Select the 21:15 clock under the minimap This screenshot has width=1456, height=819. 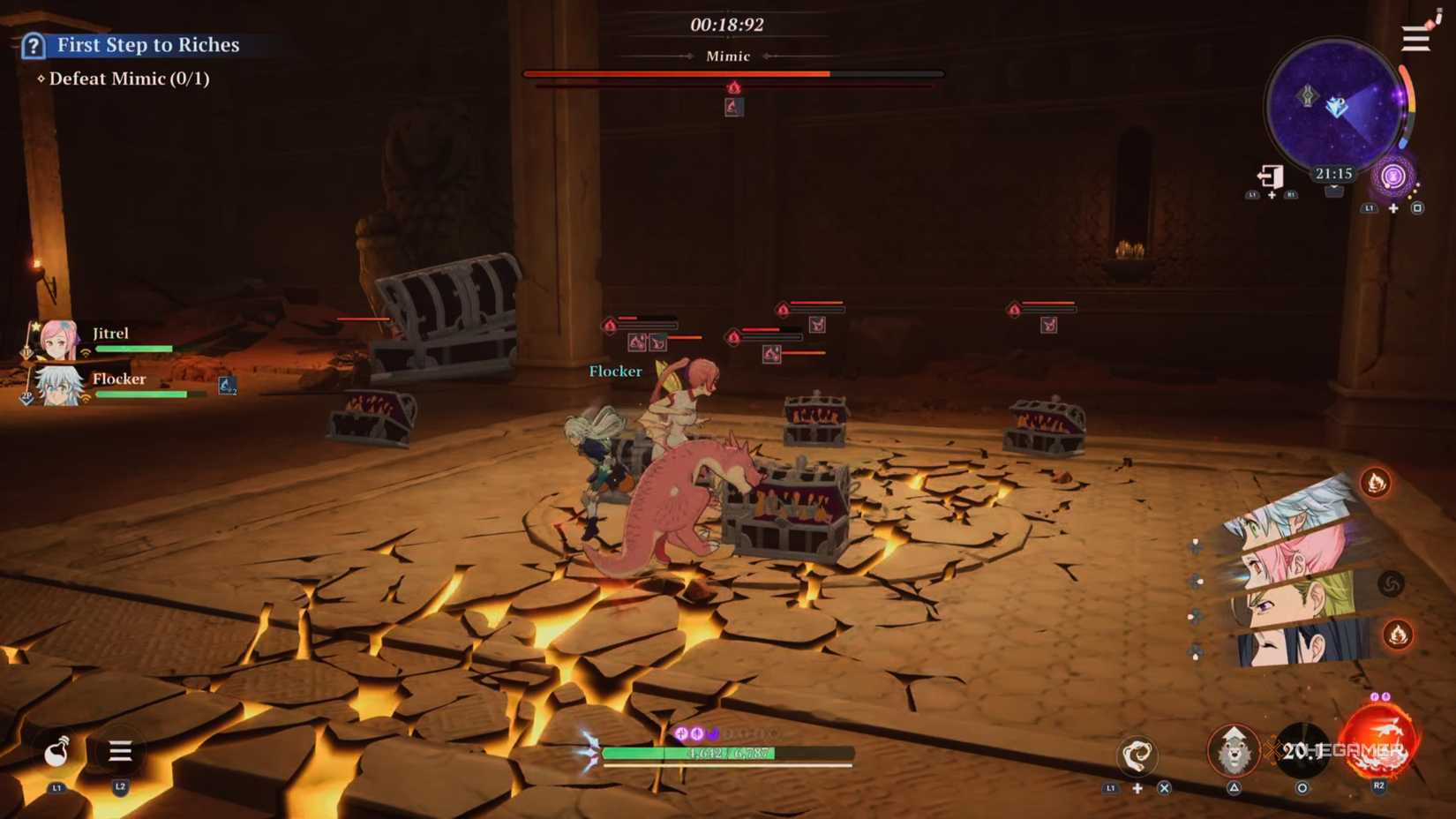point(1333,173)
